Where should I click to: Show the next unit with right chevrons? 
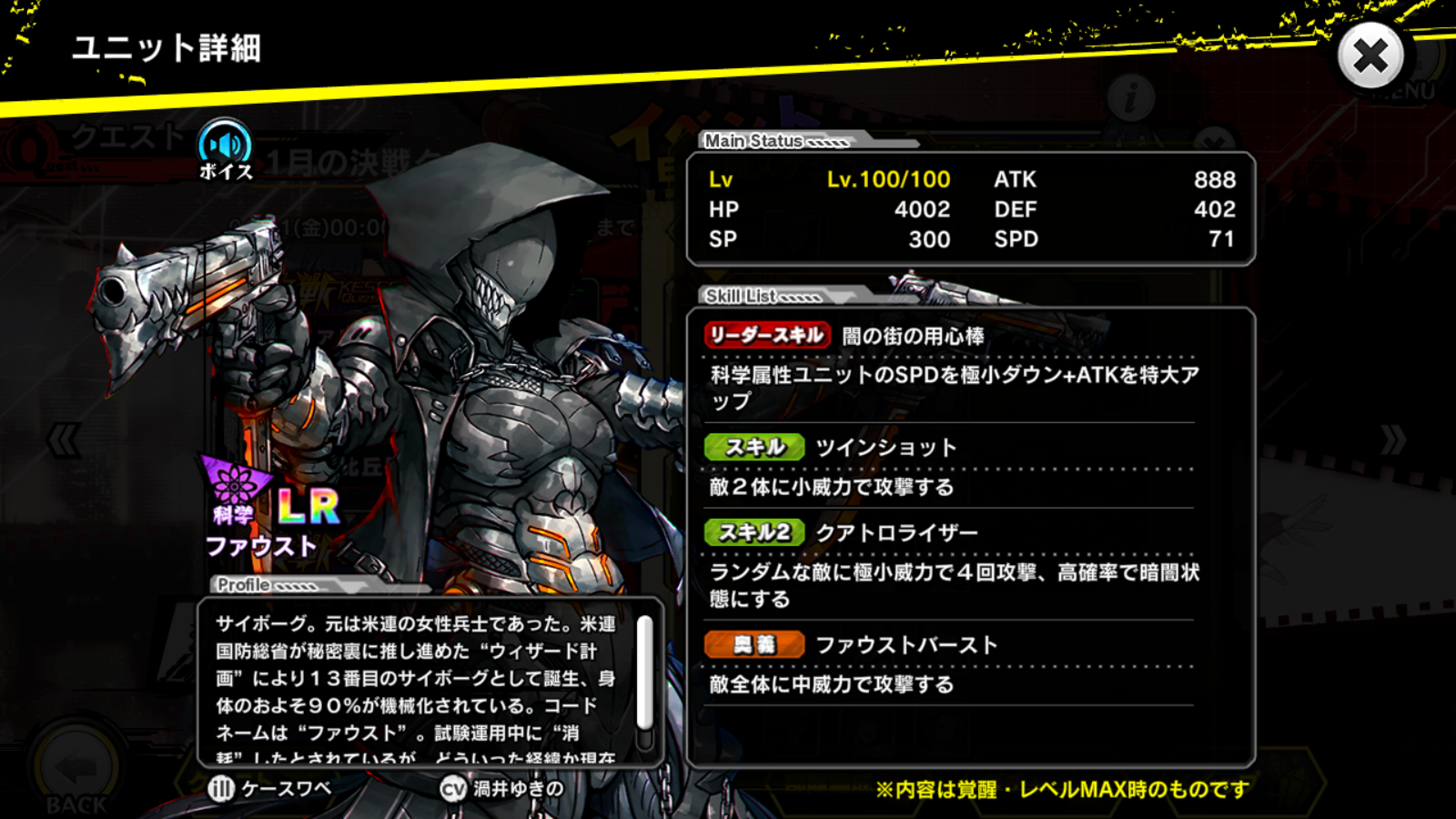tap(1392, 441)
